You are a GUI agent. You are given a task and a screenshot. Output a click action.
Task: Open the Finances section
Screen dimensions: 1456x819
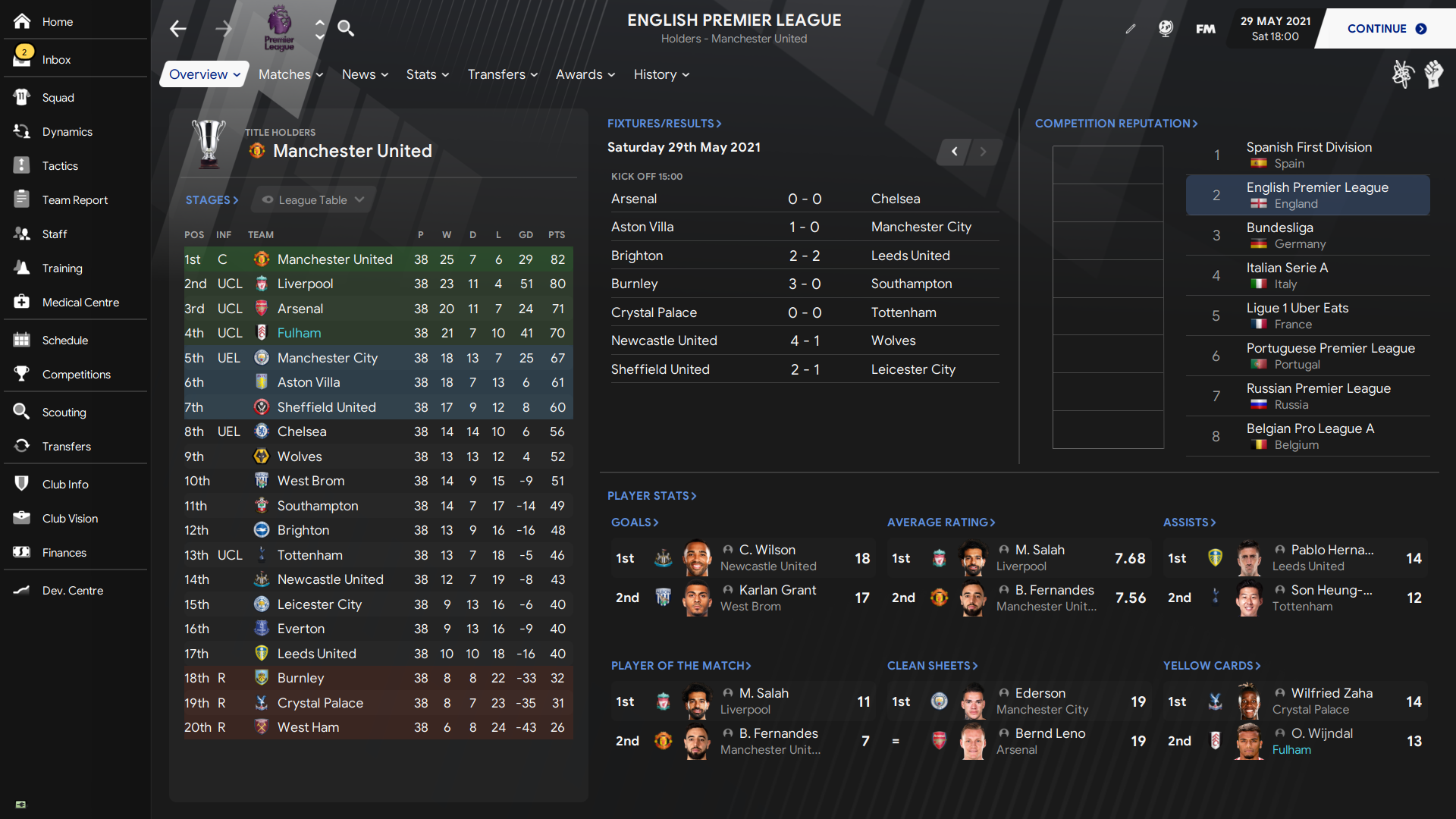pos(64,553)
